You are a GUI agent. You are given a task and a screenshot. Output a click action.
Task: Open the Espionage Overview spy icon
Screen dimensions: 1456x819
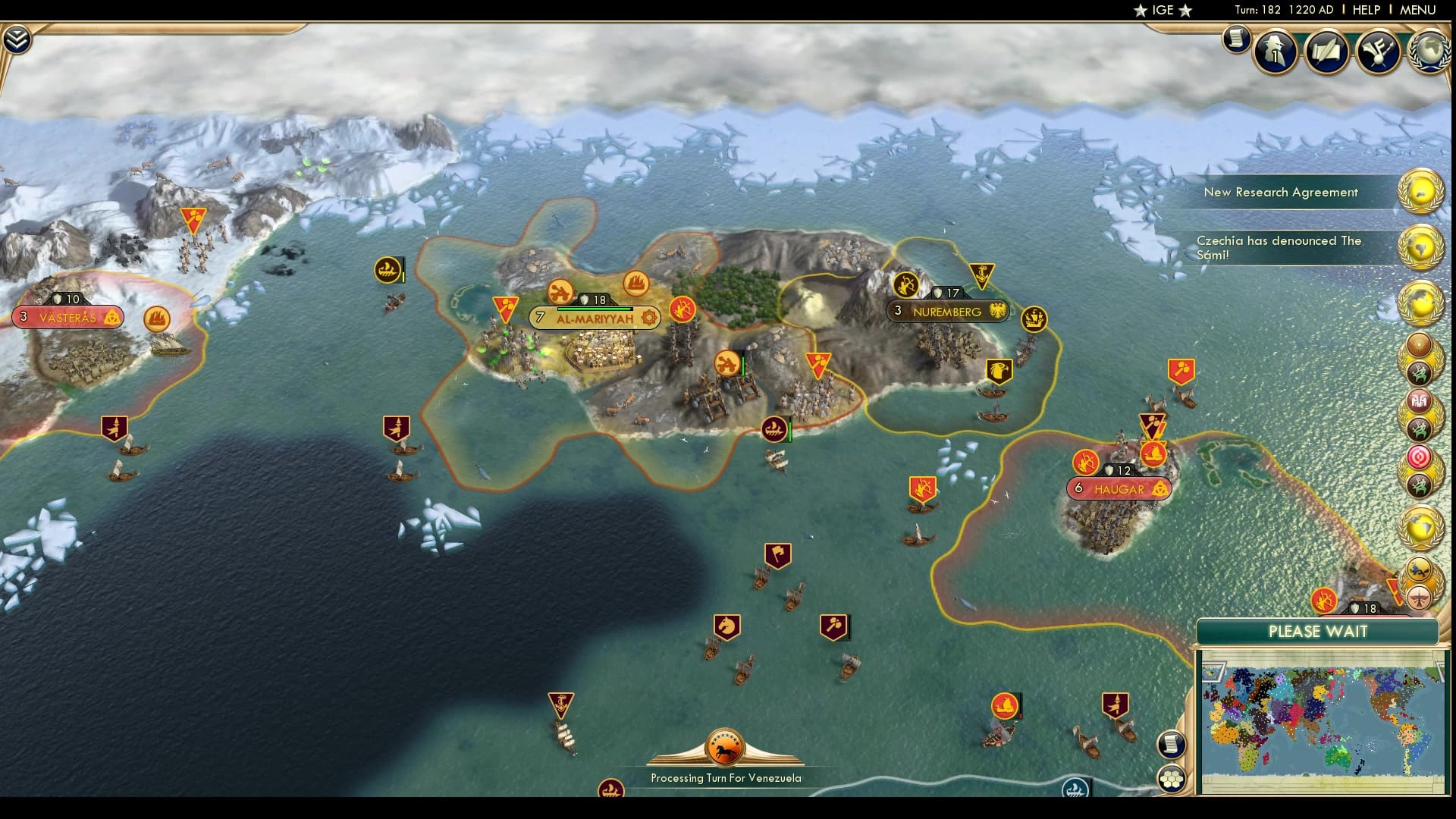pos(1275,52)
